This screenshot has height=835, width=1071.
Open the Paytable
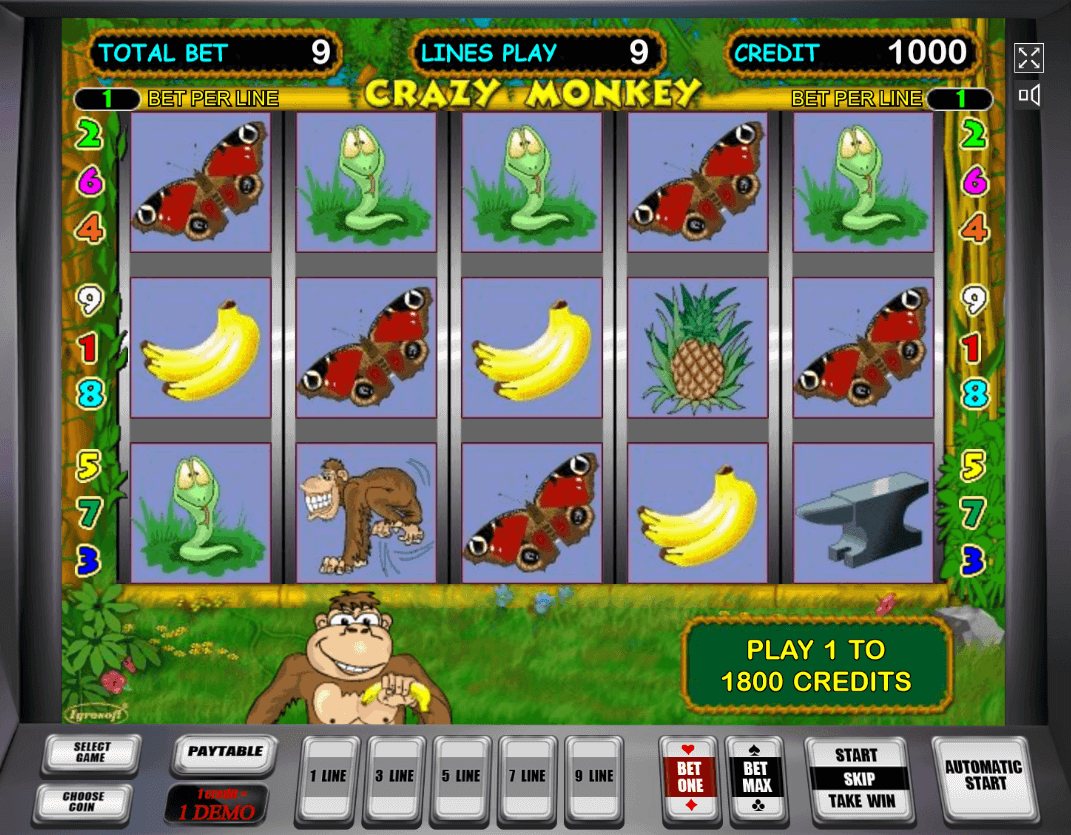point(224,753)
